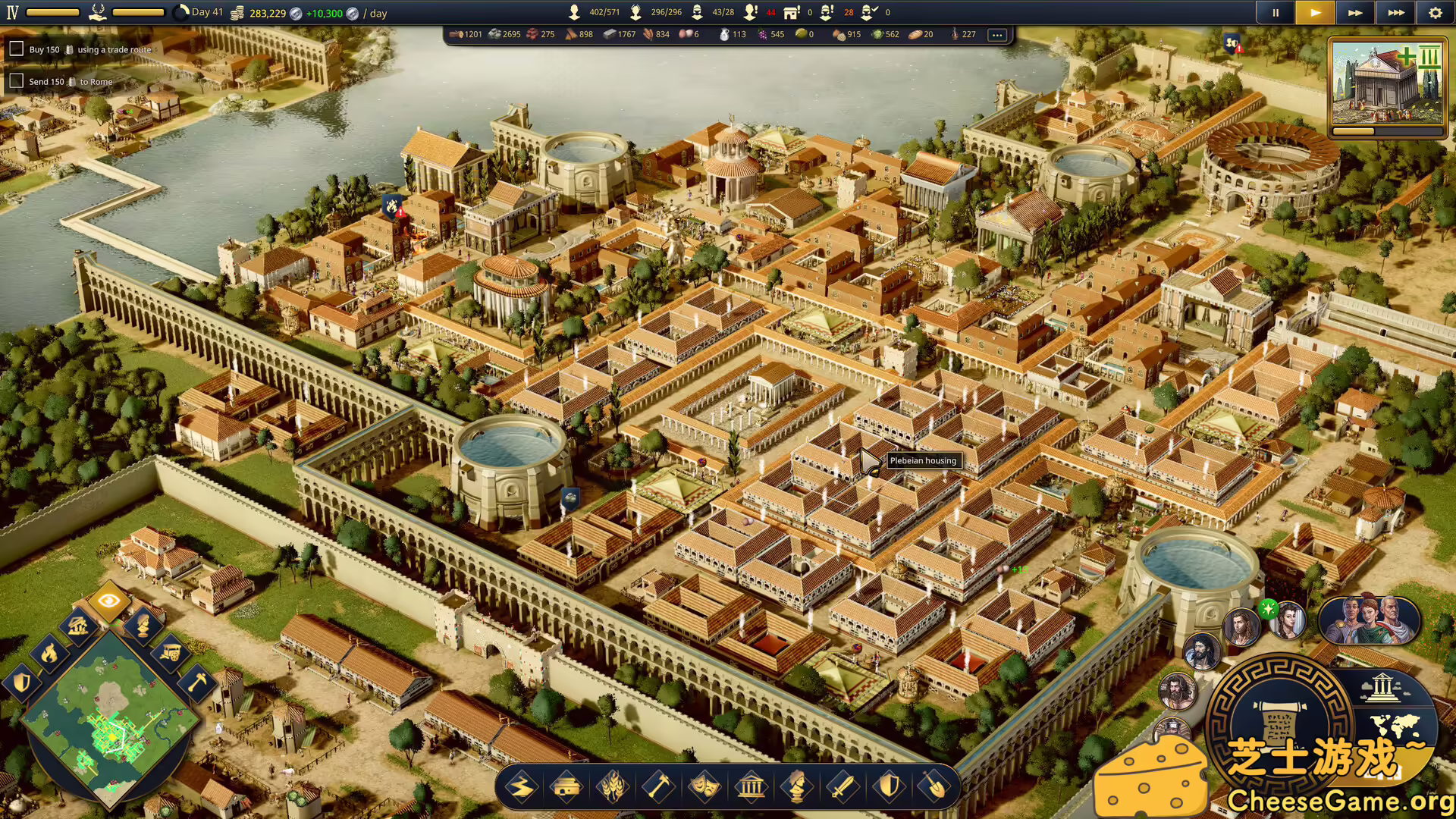Activate fastest game speed
1456x819 pixels.
(x=1395, y=12)
